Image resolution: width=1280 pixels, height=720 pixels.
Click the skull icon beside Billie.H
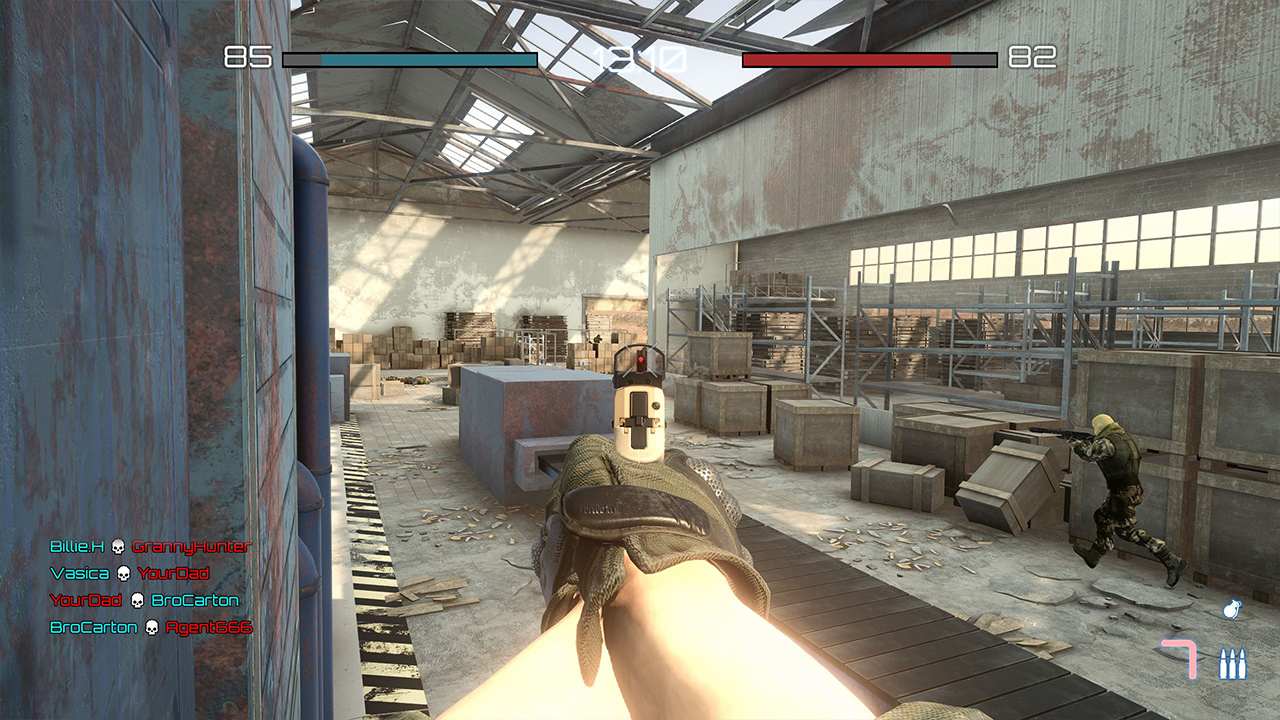(x=119, y=546)
